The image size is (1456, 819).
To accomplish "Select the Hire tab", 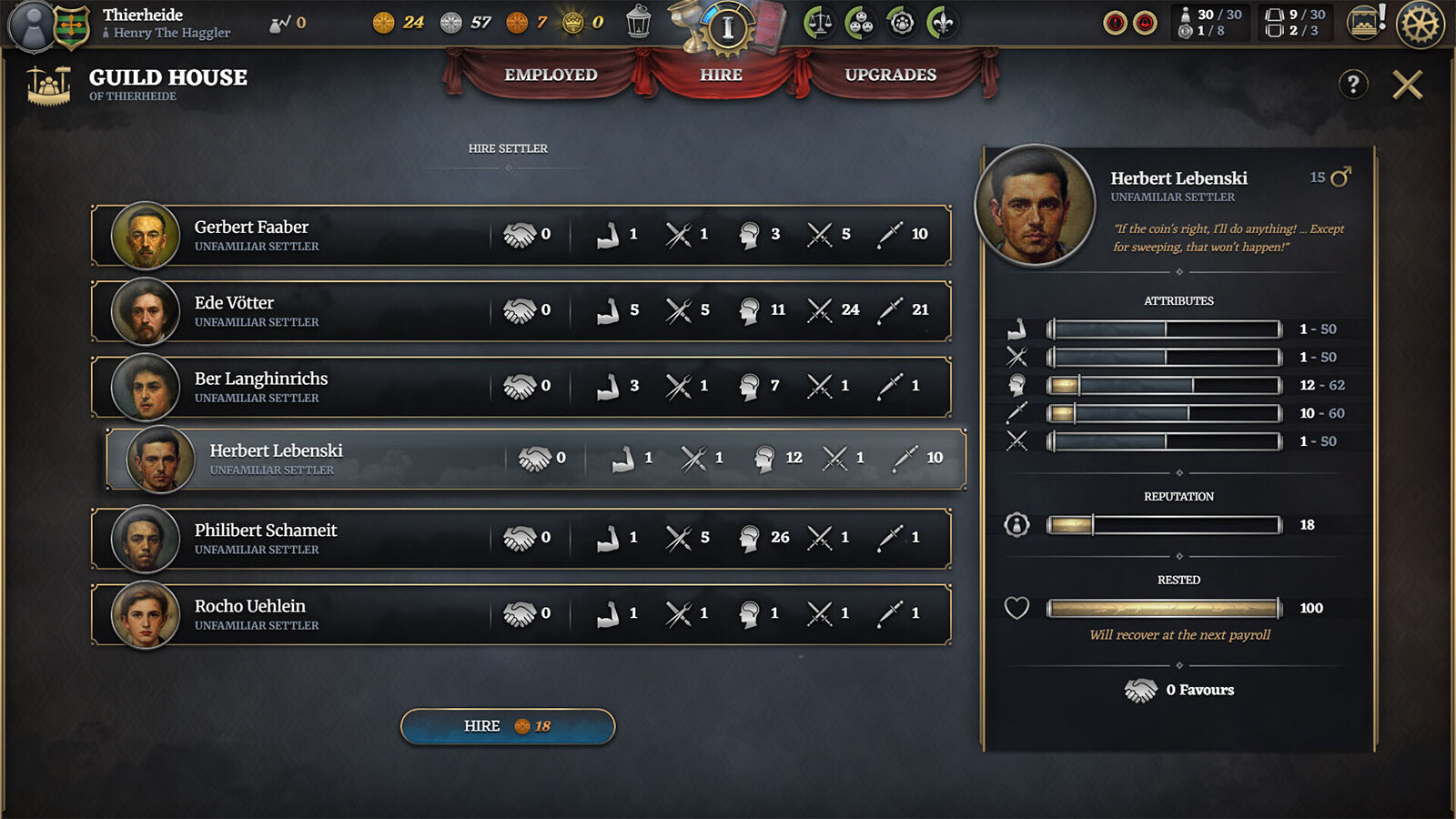I will pyautogui.click(x=721, y=75).
